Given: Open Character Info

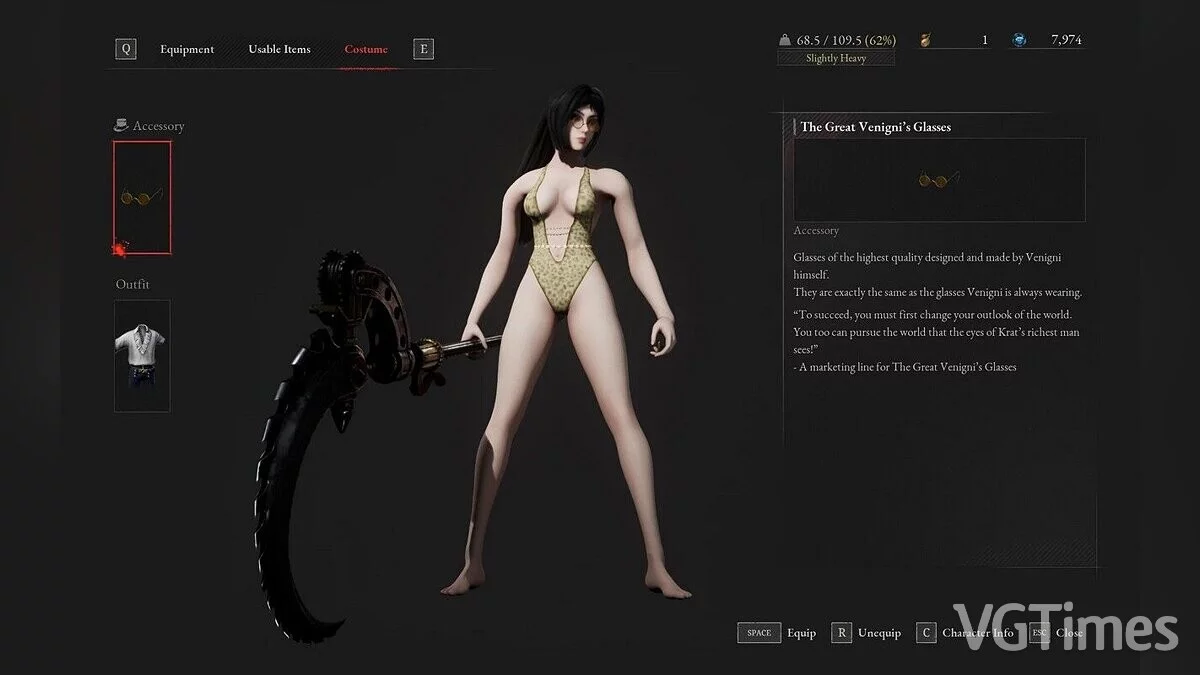Looking at the screenshot, I should point(965,633).
